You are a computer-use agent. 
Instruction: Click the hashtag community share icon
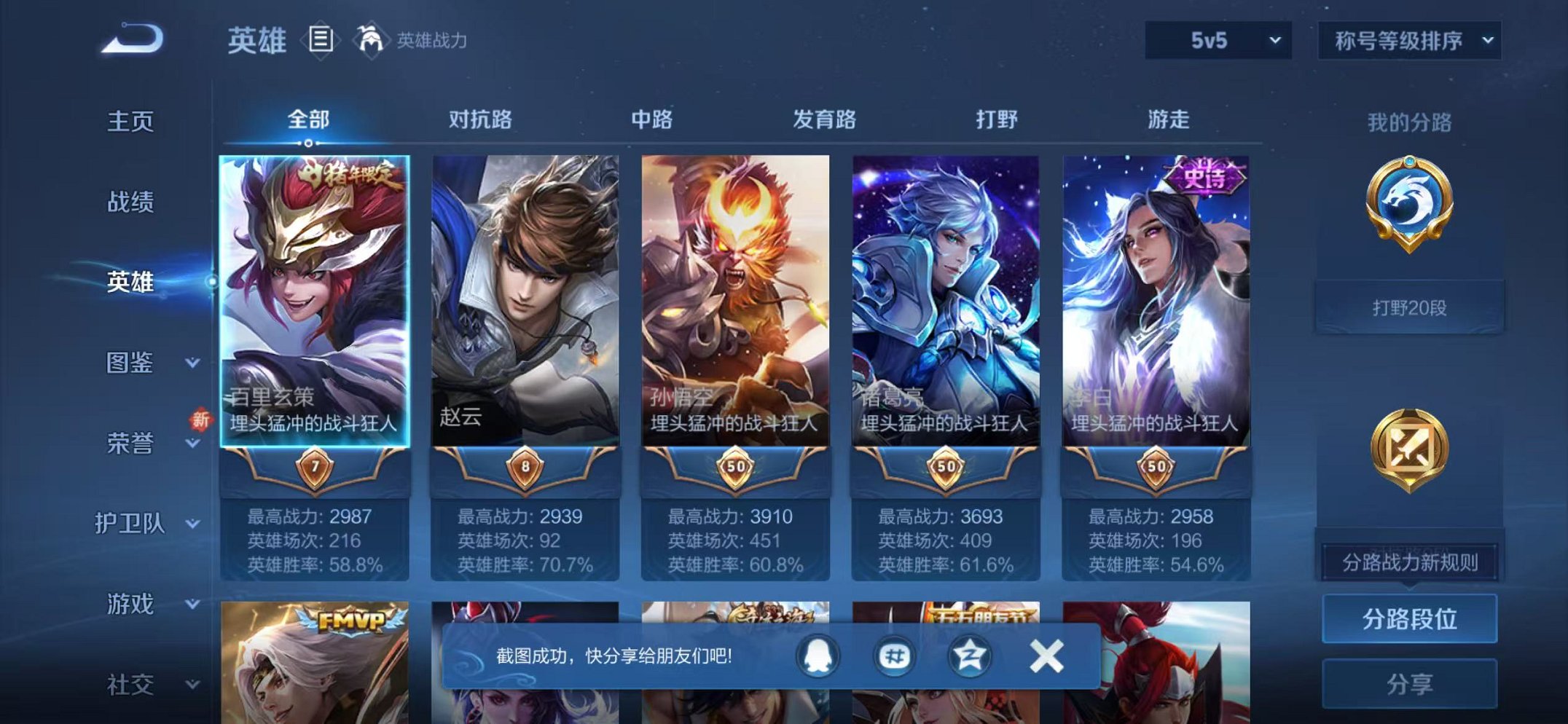(x=894, y=656)
